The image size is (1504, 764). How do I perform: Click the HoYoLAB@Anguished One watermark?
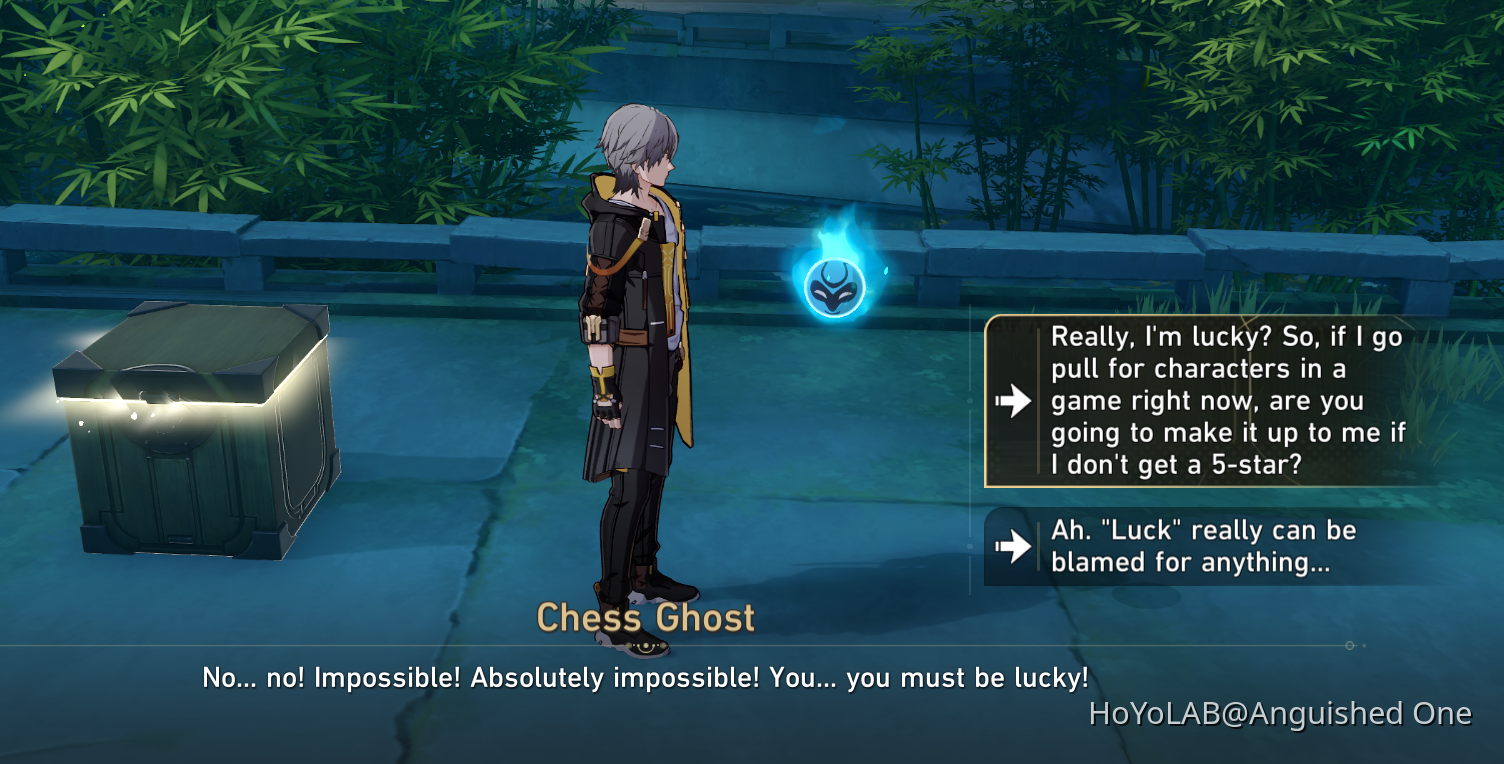click(1280, 714)
